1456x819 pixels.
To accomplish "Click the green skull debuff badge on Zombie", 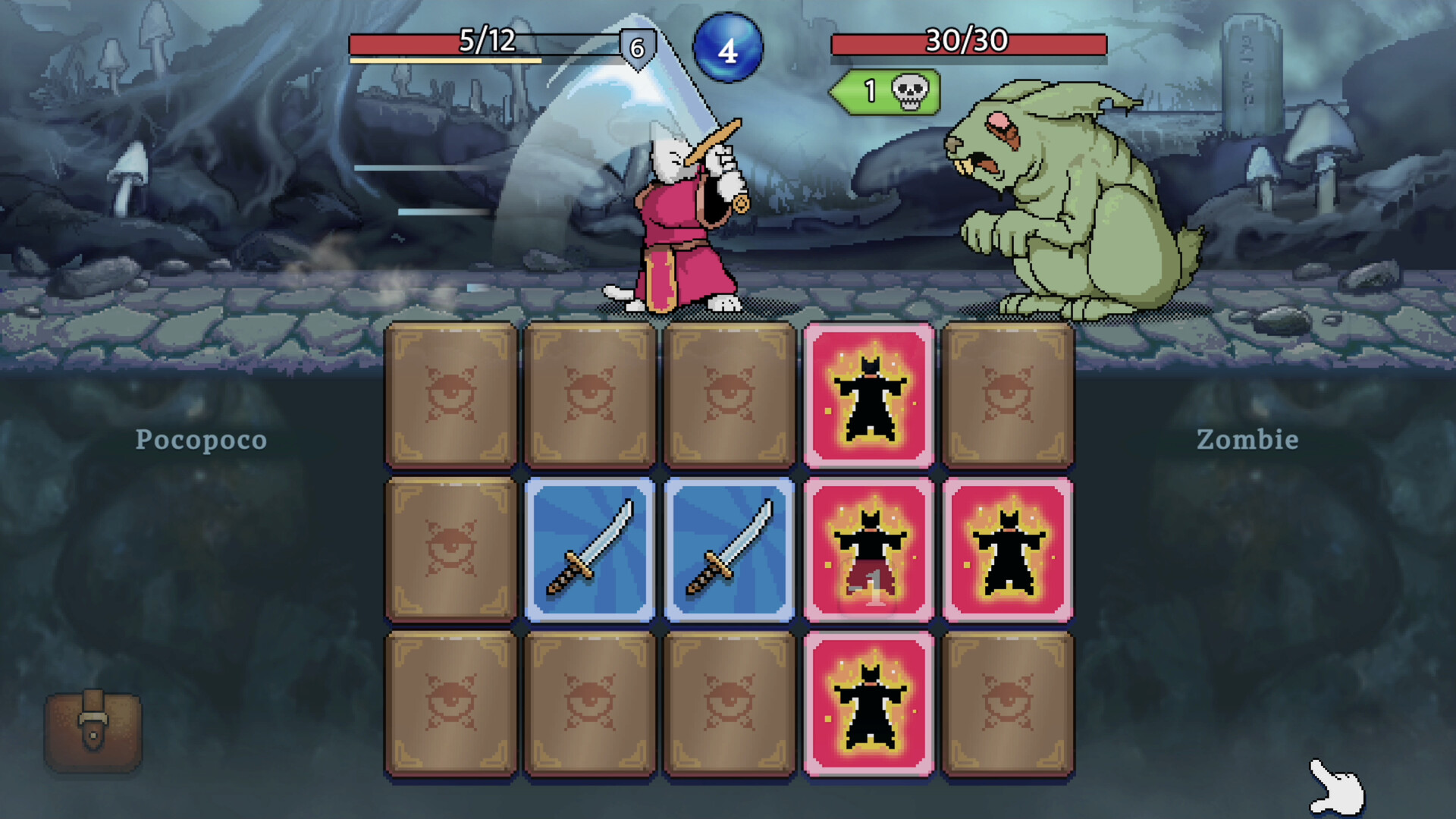I will point(887,93).
